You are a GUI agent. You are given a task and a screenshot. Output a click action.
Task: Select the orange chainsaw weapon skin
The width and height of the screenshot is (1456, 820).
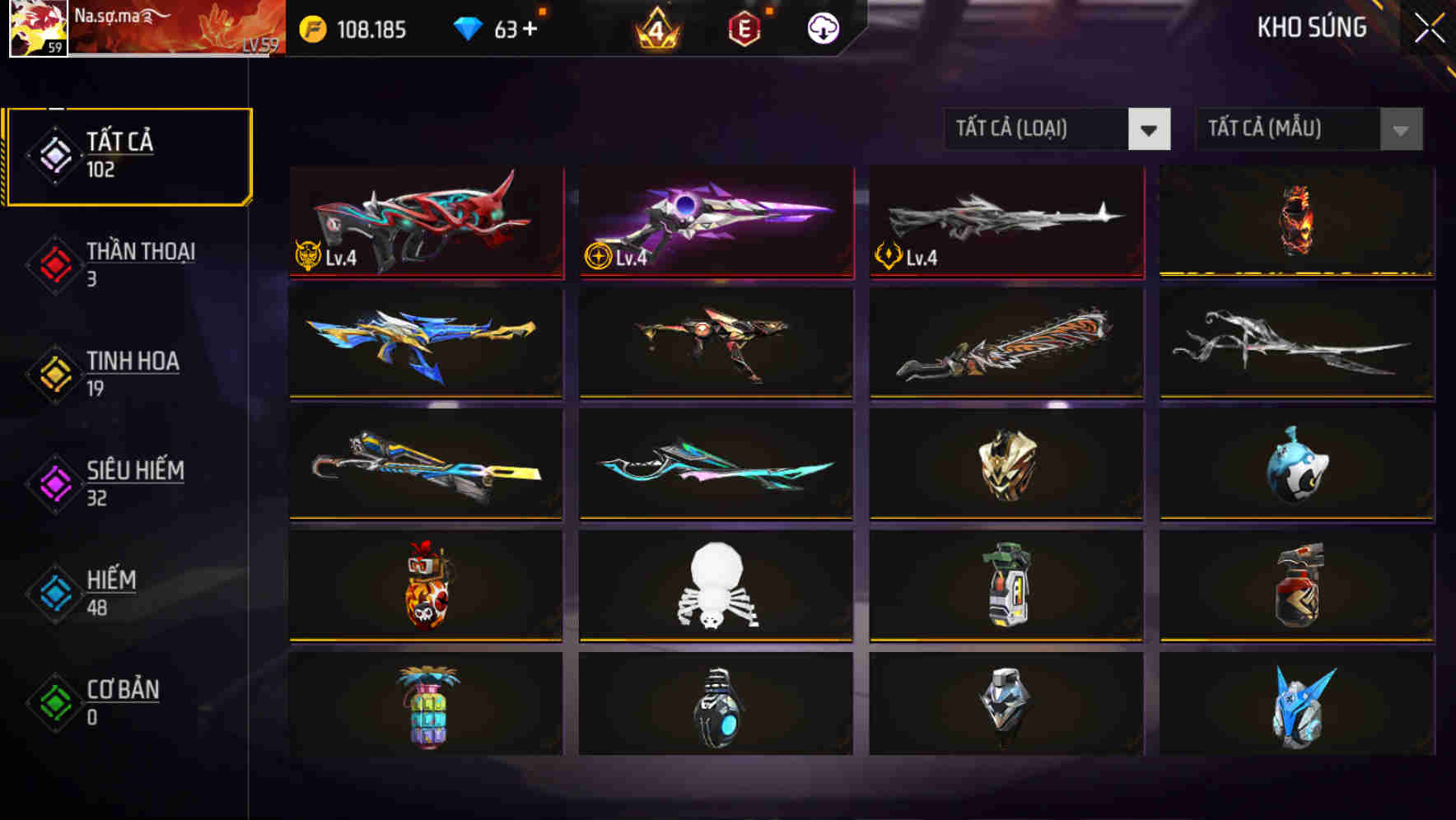pyautogui.click(x=1005, y=343)
